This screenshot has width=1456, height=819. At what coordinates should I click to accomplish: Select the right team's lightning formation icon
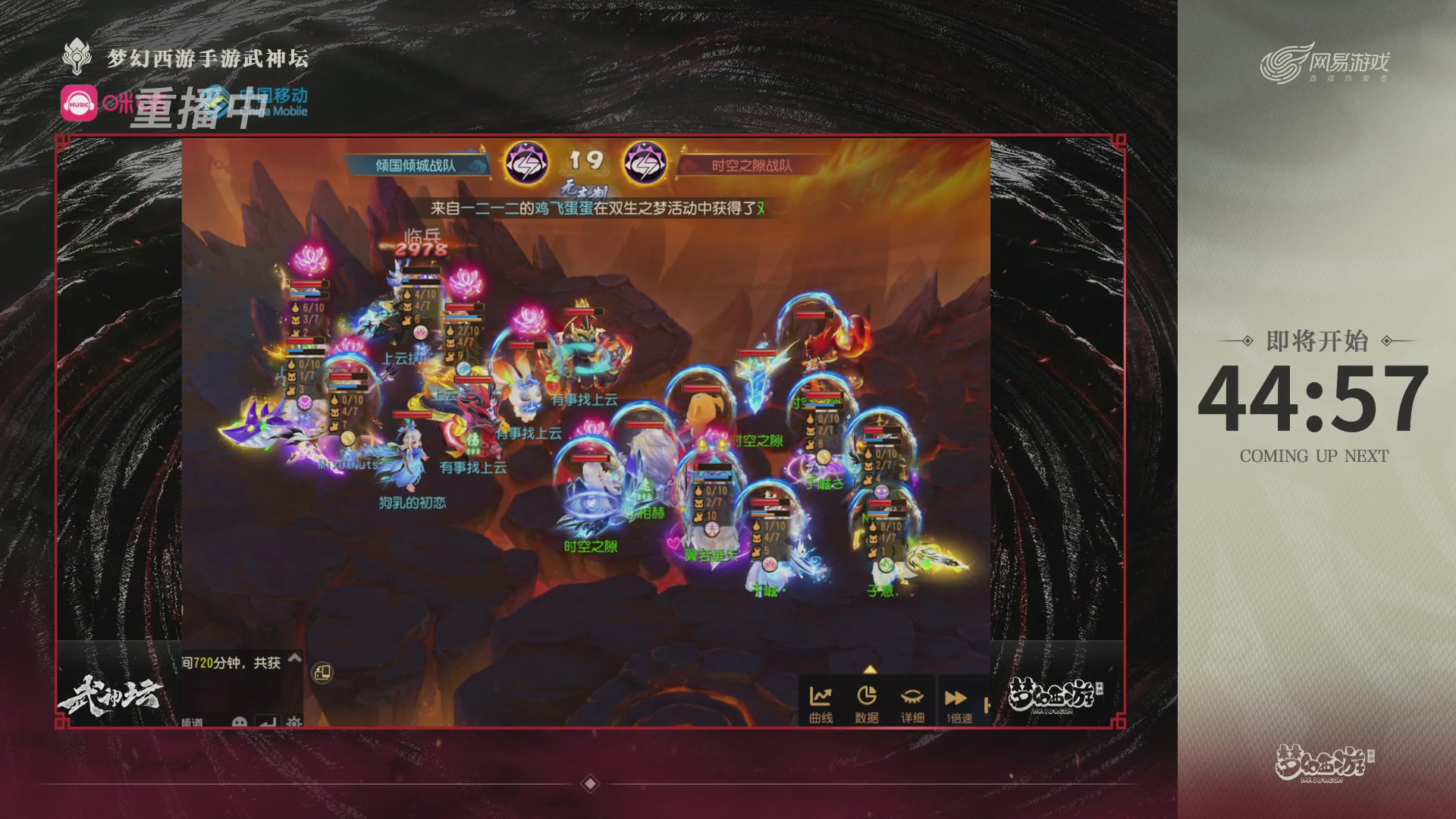[644, 162]
